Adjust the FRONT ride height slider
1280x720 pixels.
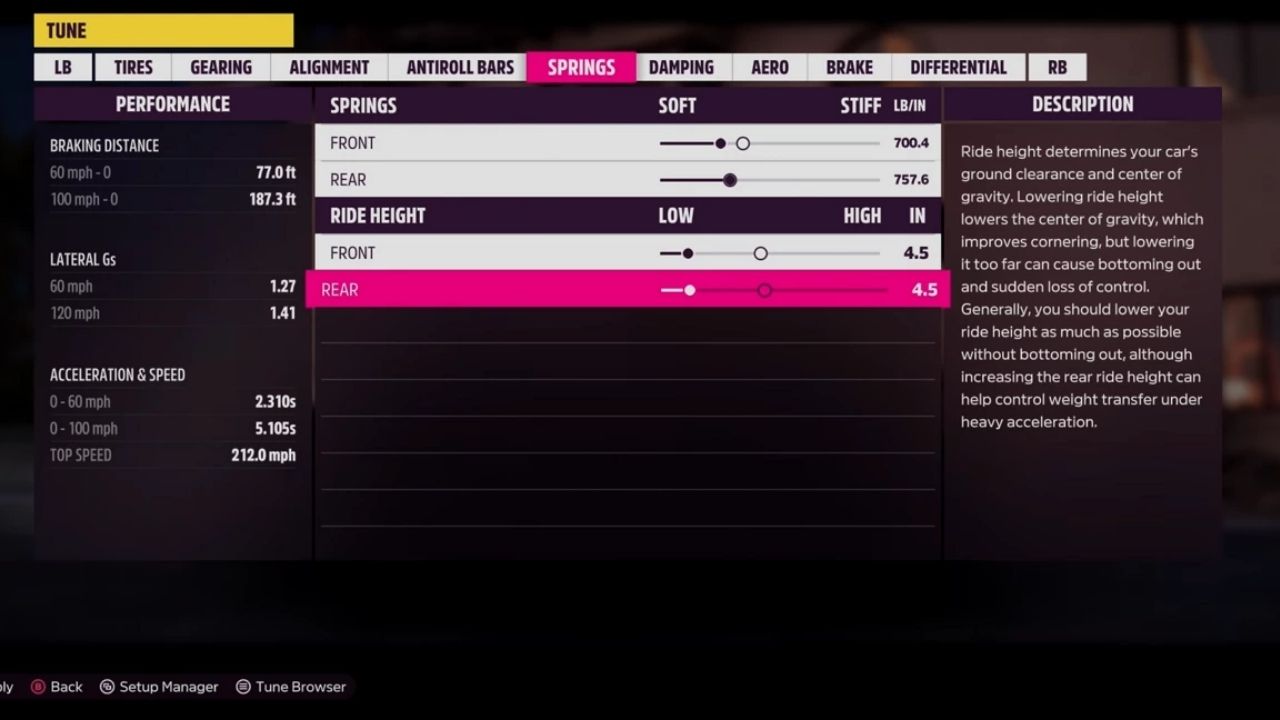pos(760,253)
